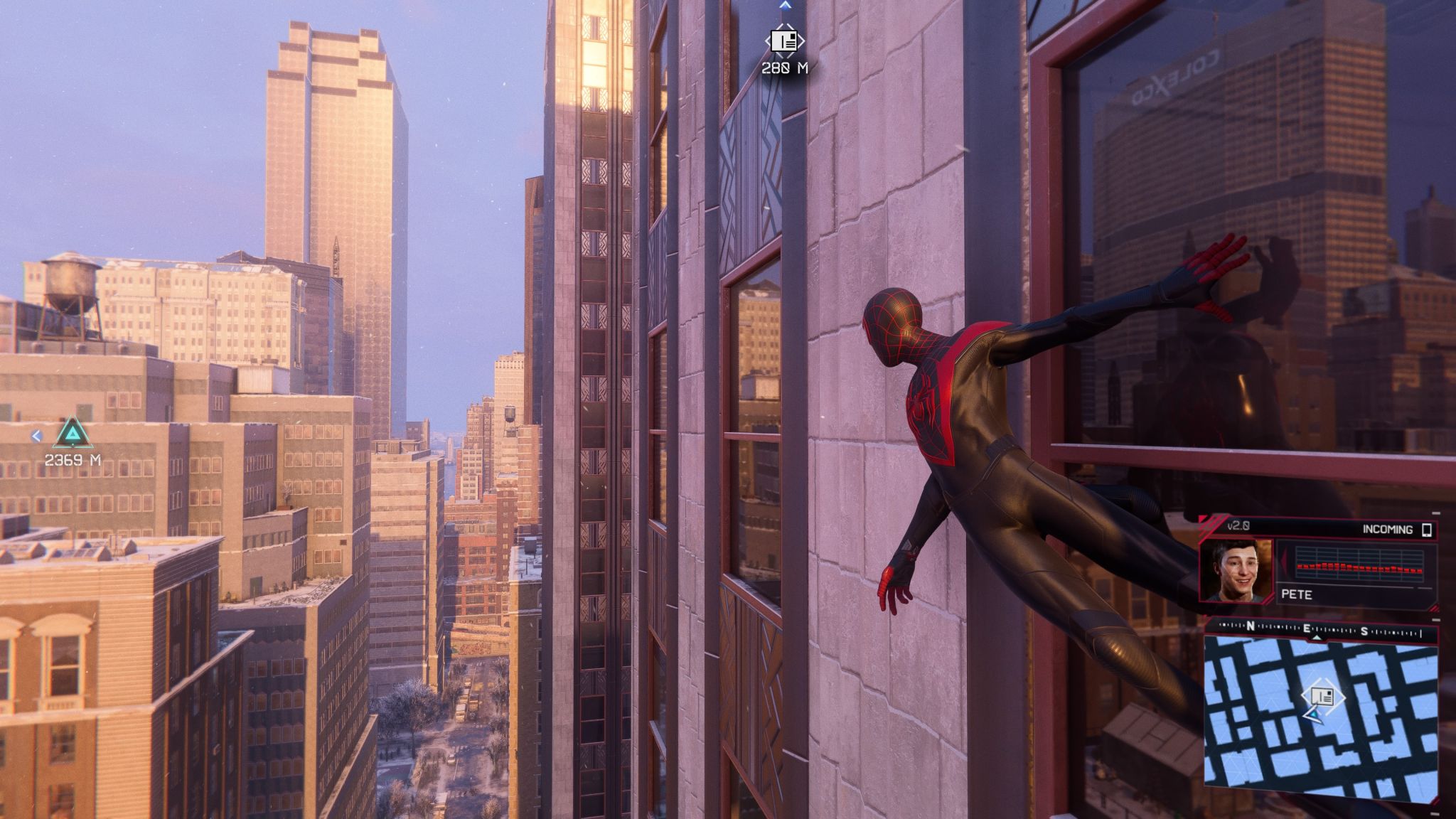Click the compass strip above the minimap
This screenshot has height=819, width=1456.
click(1320, 630)
